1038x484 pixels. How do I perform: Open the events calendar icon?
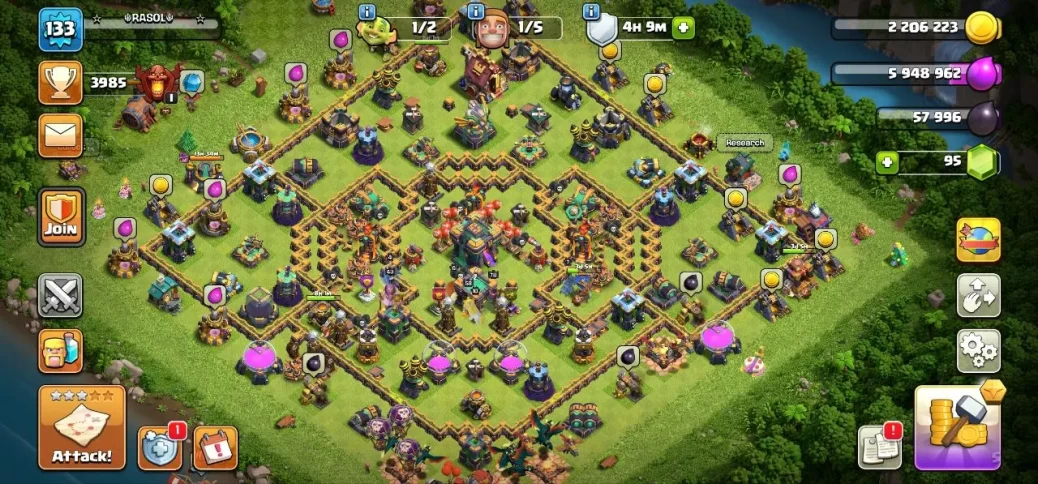[x=215, y=448]
